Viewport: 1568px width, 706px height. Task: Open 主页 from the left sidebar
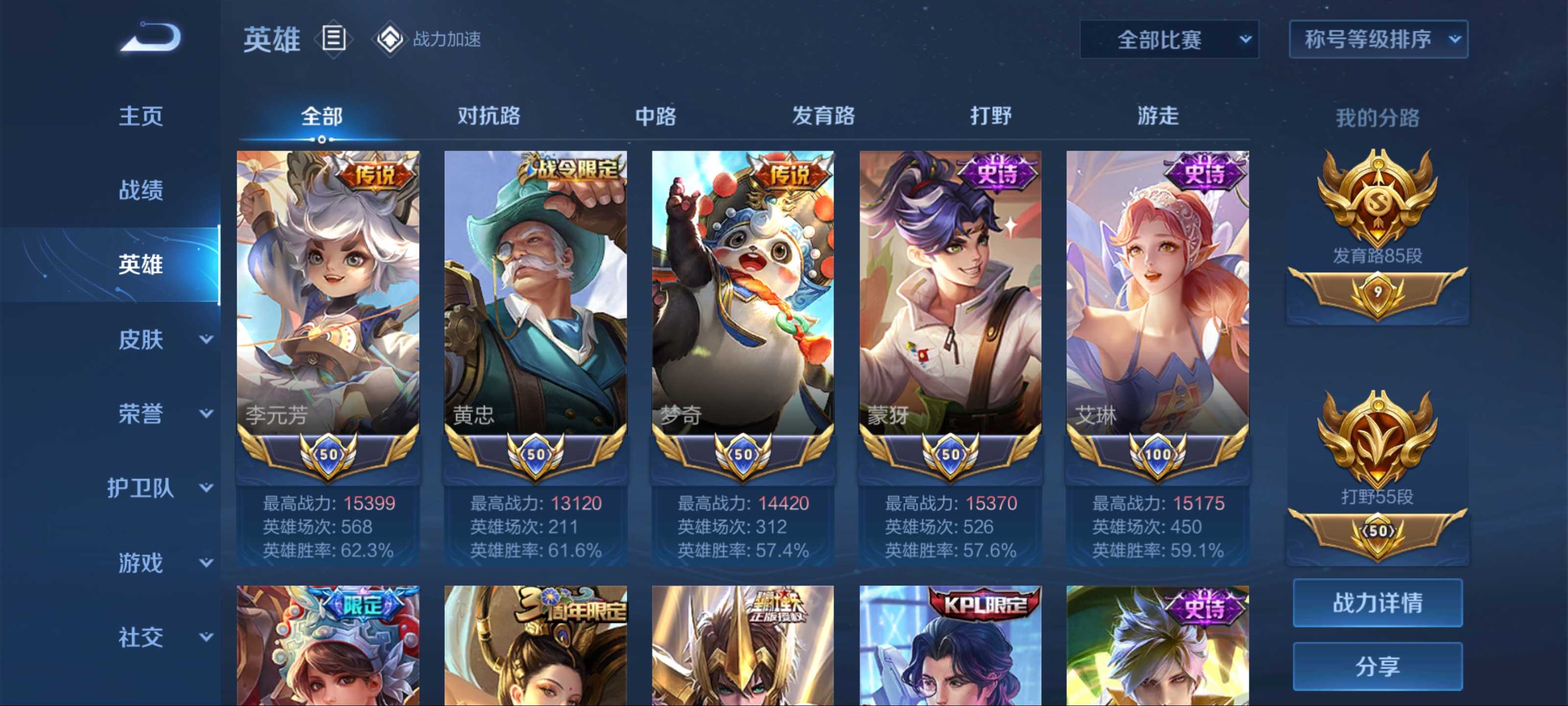point(141,116)
